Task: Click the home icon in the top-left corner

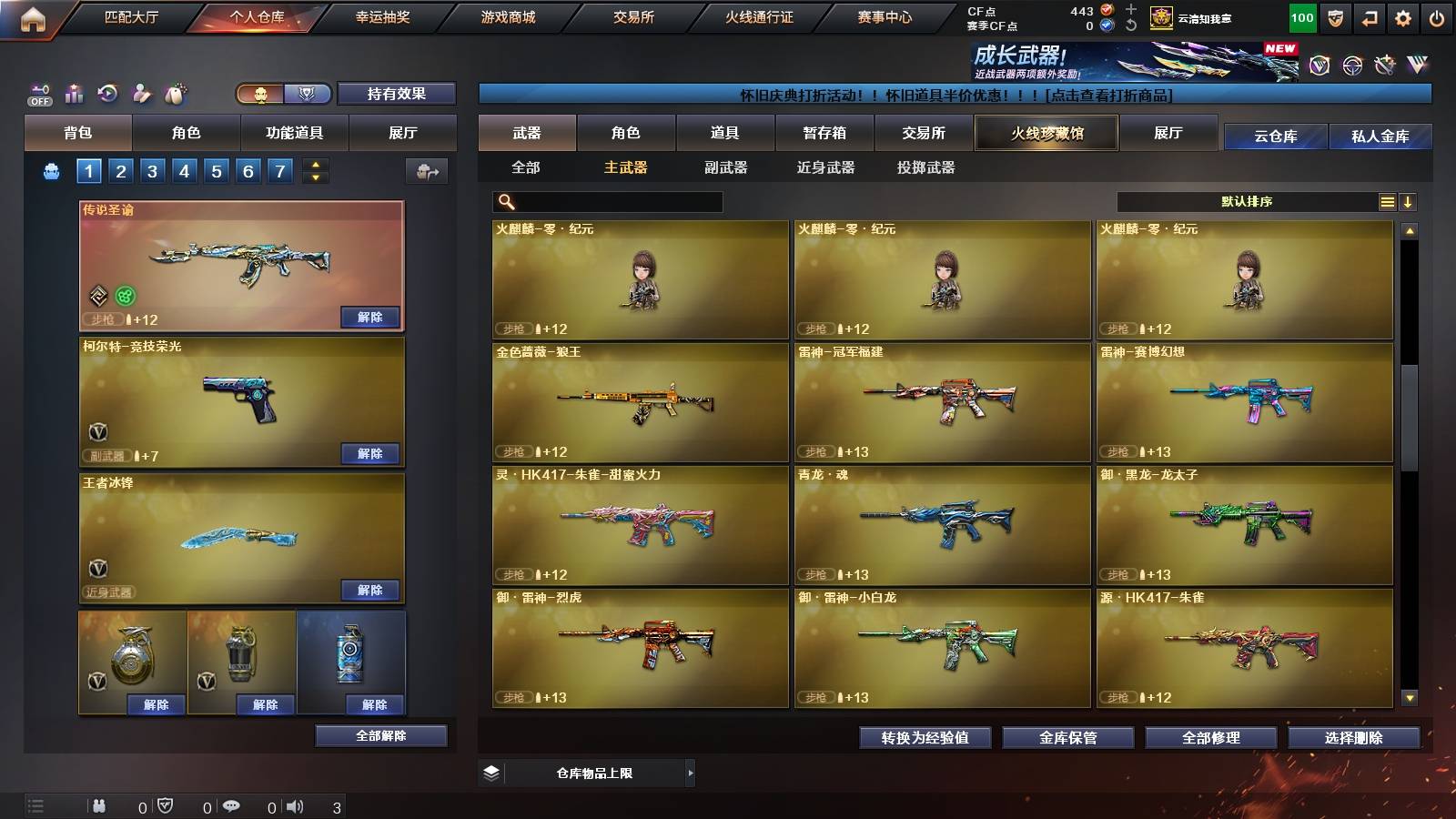Action: pyautogui.click(x=35, y=15)
